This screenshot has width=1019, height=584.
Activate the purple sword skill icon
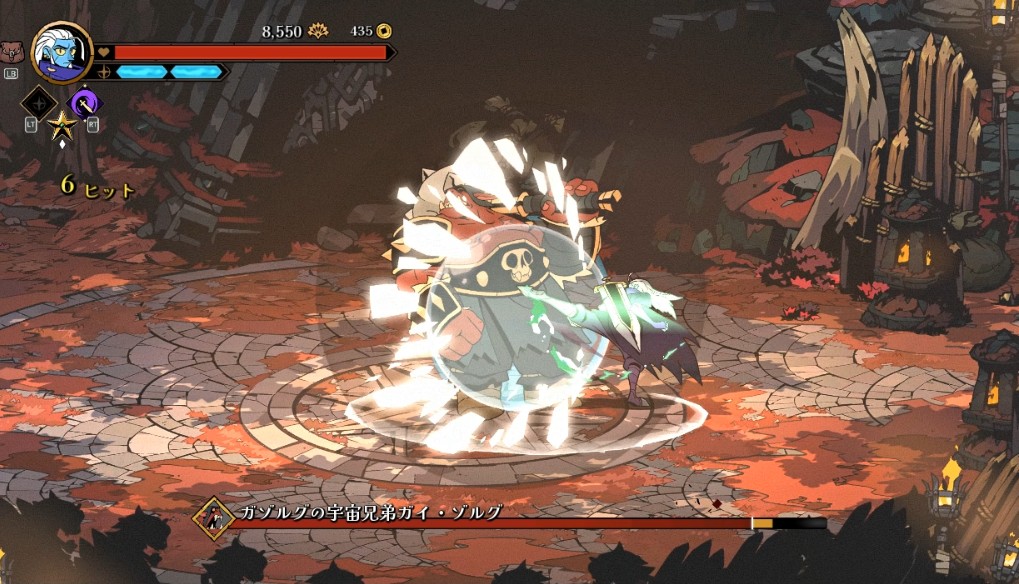pyautogui.click(x=83, y=102)
